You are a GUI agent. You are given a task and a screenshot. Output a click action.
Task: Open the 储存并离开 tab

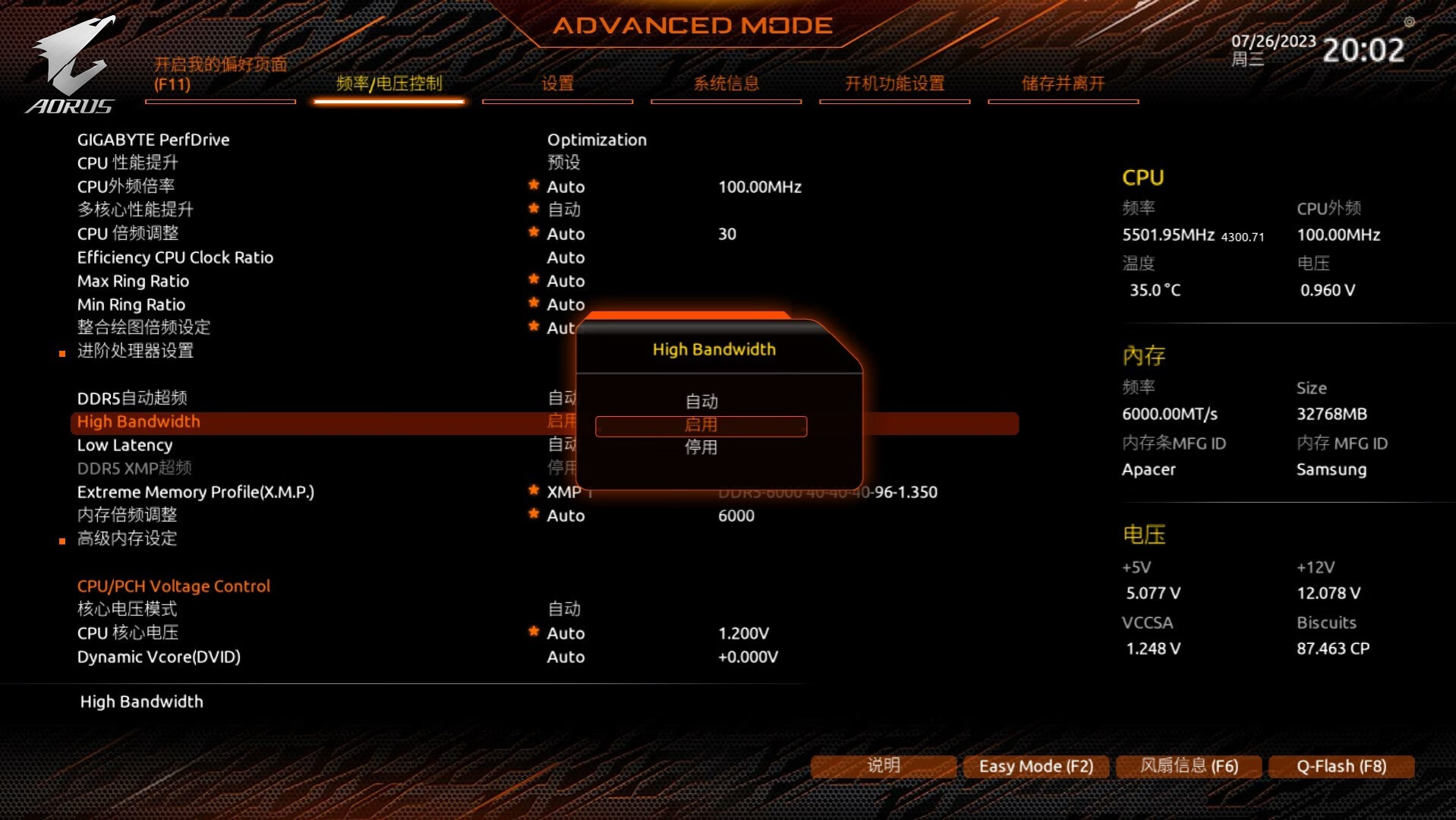[1063, 84]
